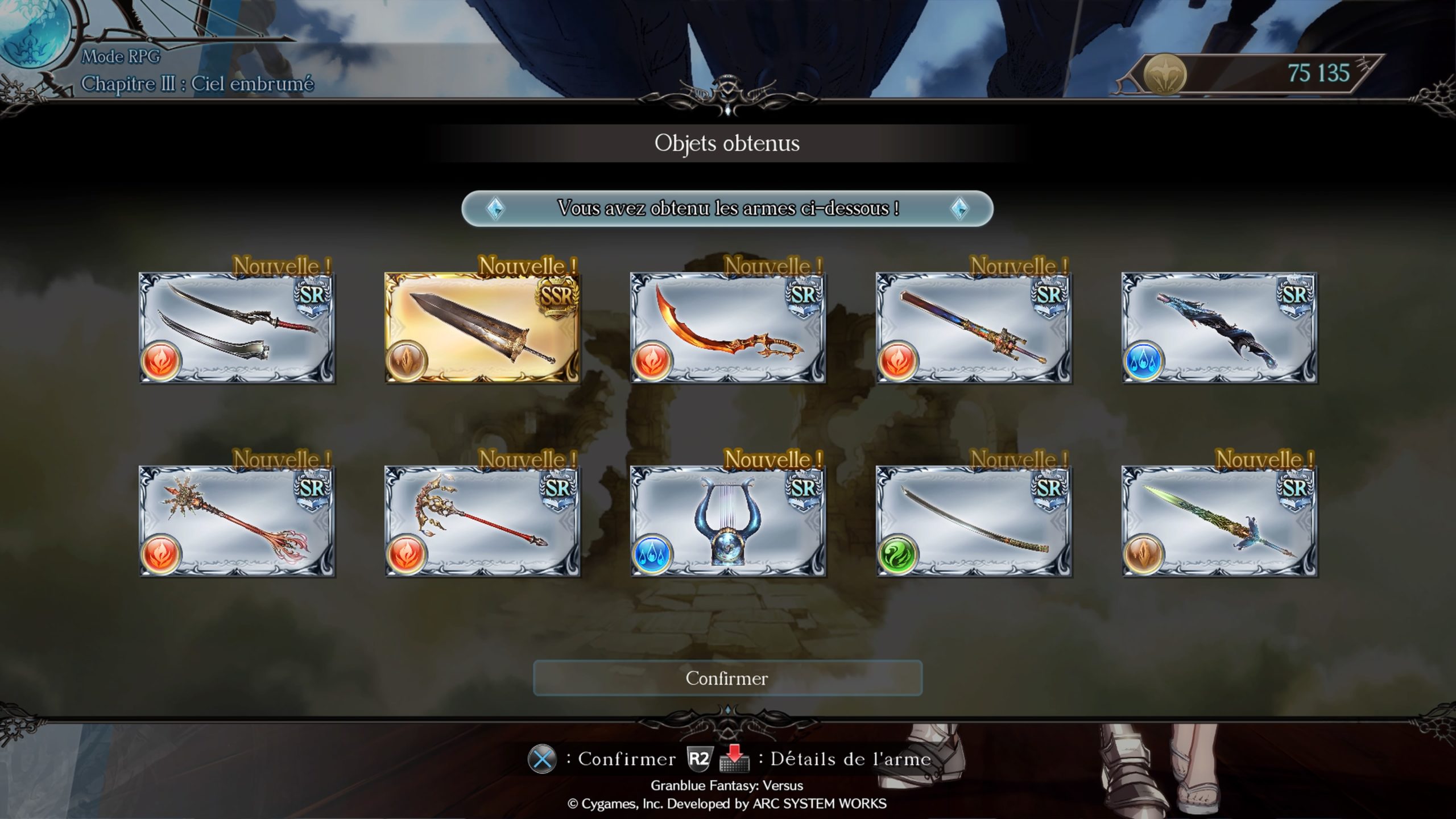
Task: Confirm the obtained weapons
Action: (x=727, y=678)
